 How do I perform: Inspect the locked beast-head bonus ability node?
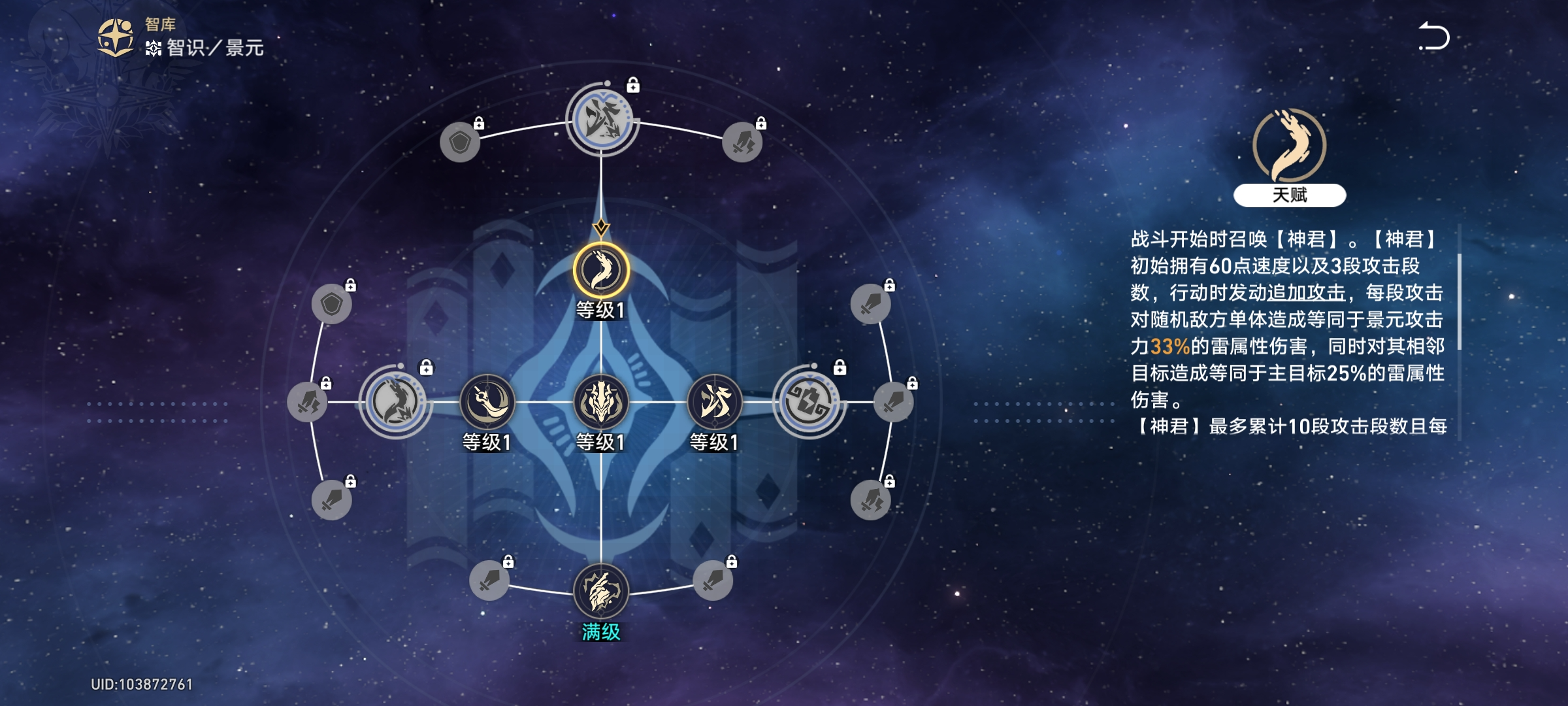pyautogui.click(x=395, y=401)
